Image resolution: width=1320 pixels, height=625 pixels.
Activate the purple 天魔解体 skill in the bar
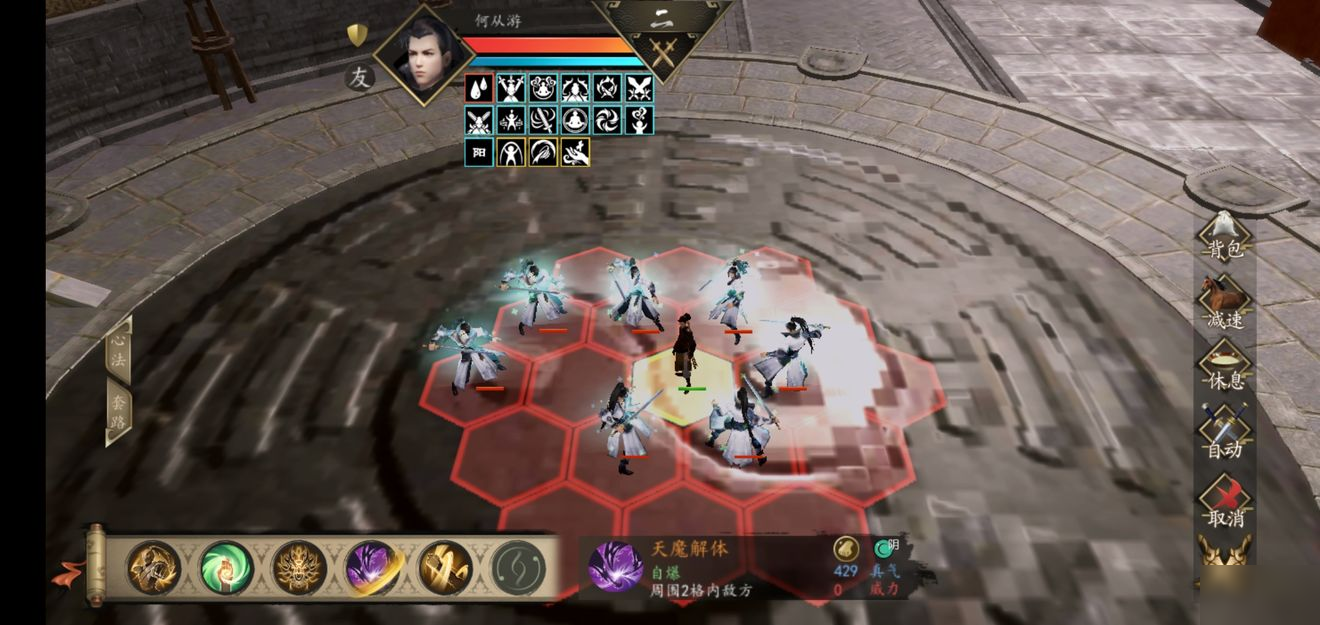(x=371, y=568)
